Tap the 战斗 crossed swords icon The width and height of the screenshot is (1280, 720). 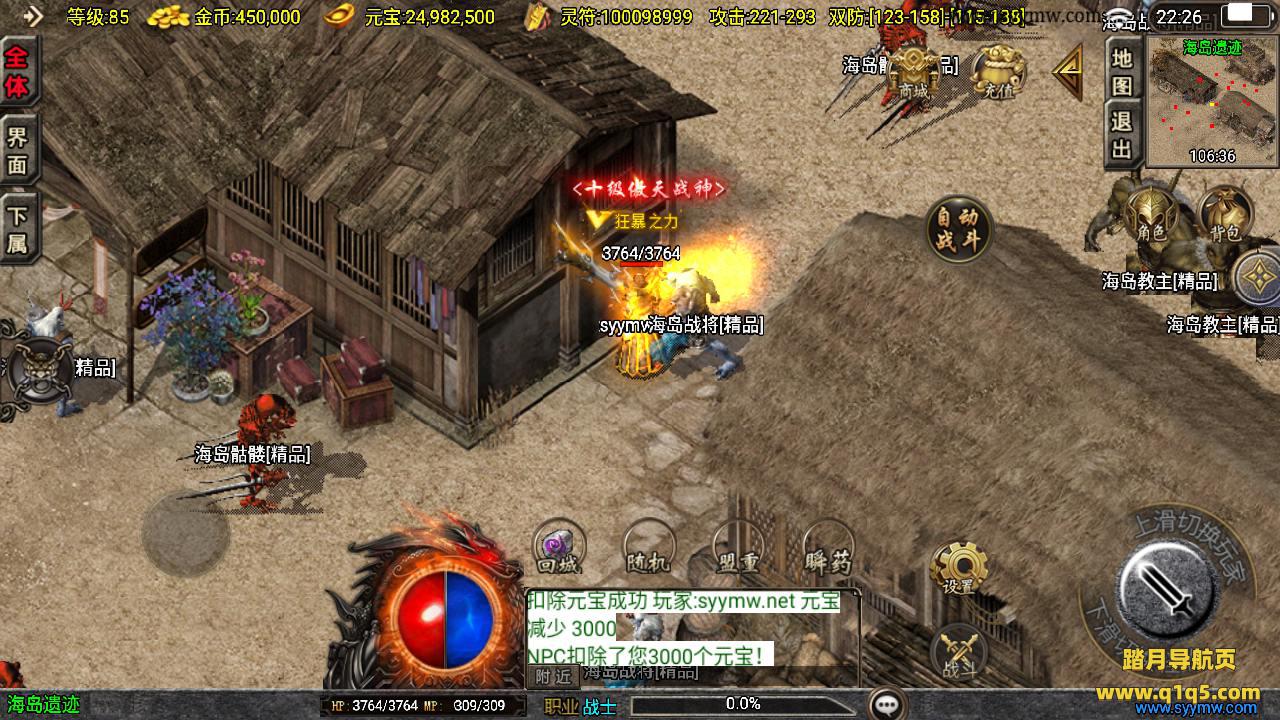[959, 653]
